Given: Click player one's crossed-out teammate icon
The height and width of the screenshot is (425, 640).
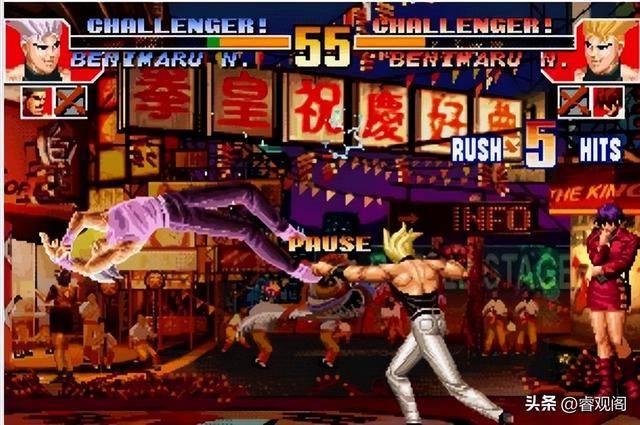Looking at the screenshot, I should [70, 101].
